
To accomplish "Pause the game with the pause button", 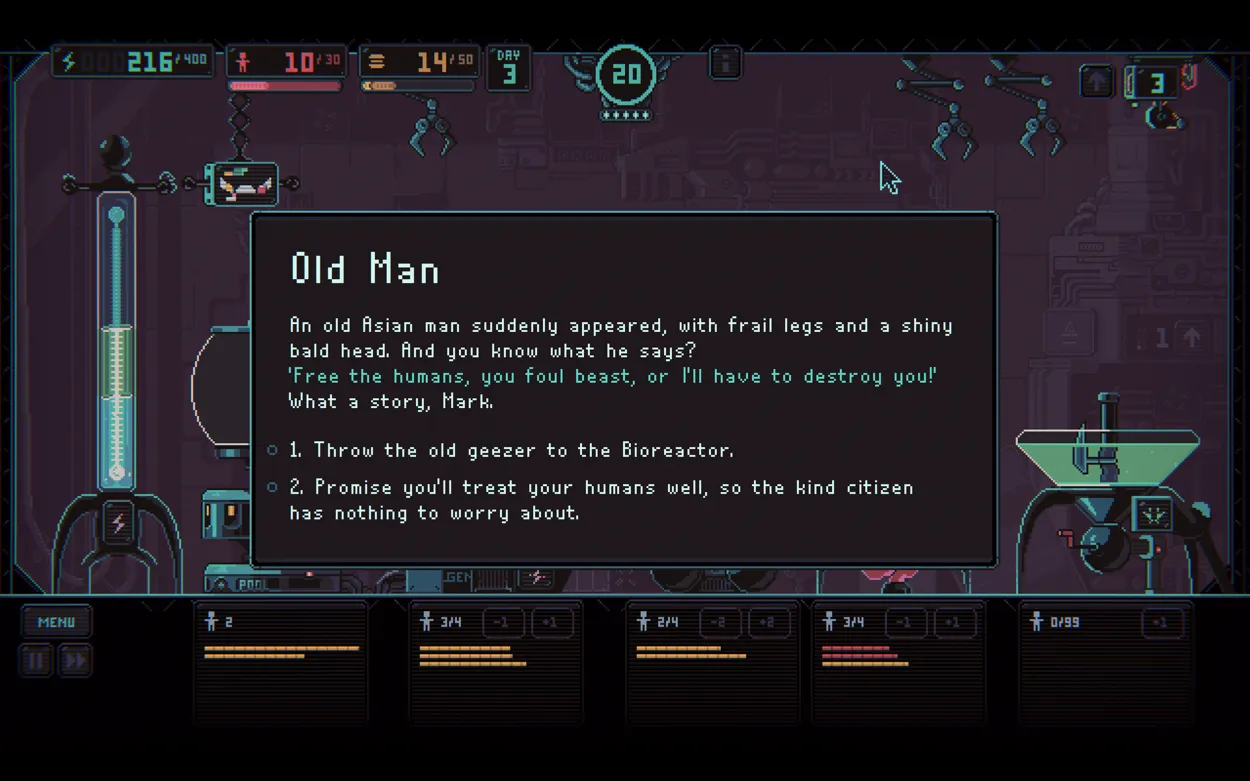I will pyautogui.click(x=36, y=661).
